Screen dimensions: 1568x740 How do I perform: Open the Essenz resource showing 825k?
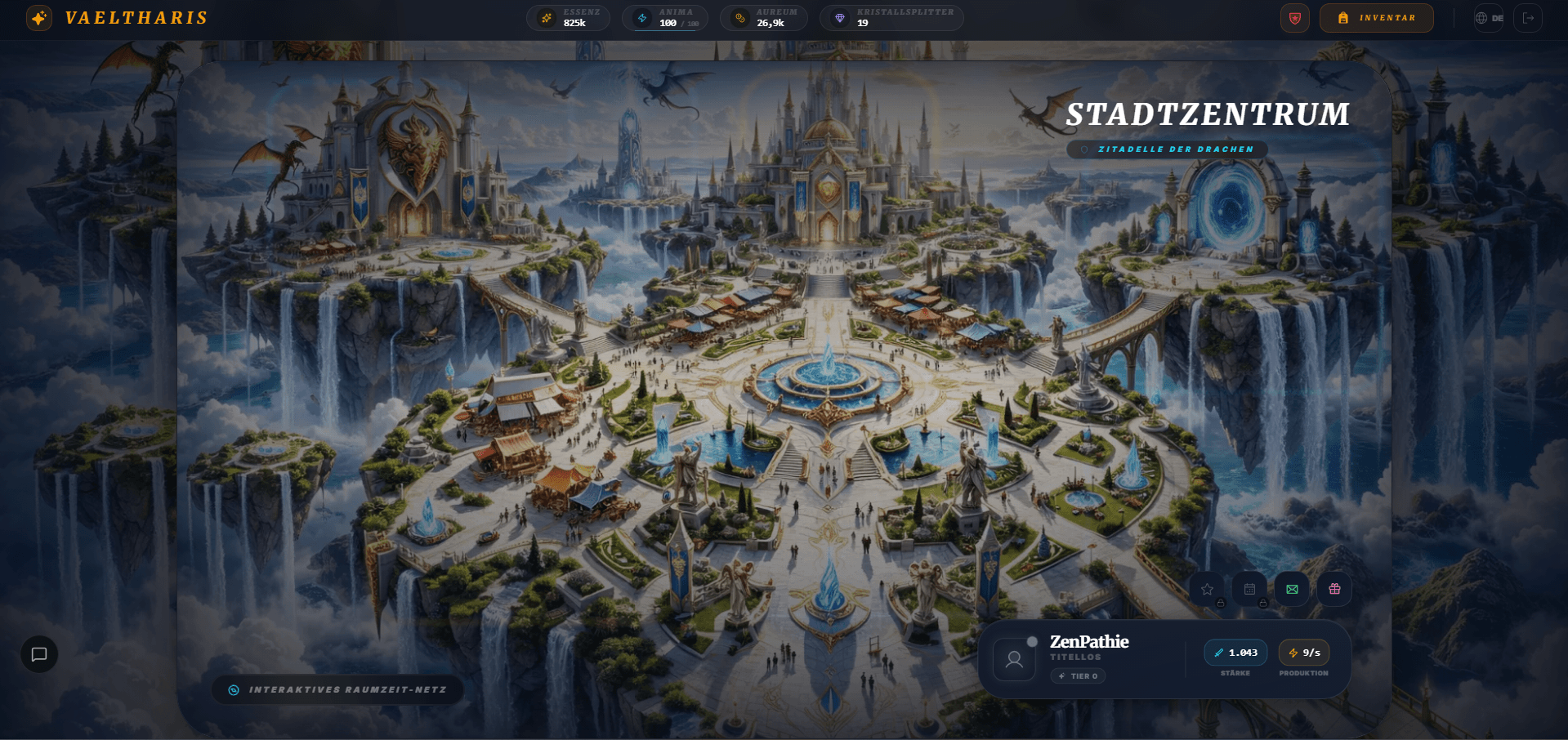click(x=568, y=17)
